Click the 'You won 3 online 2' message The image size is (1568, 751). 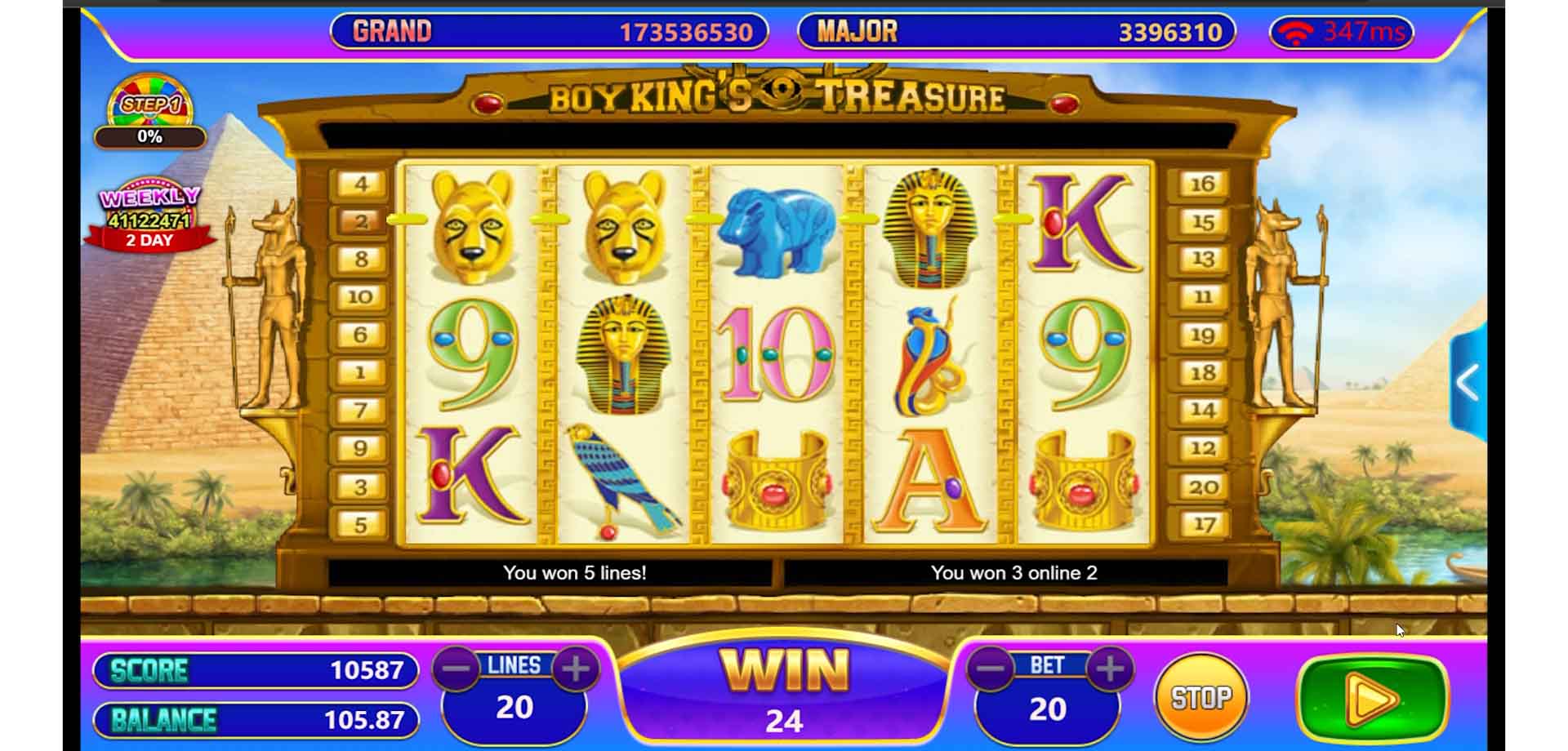(1016, 573)
